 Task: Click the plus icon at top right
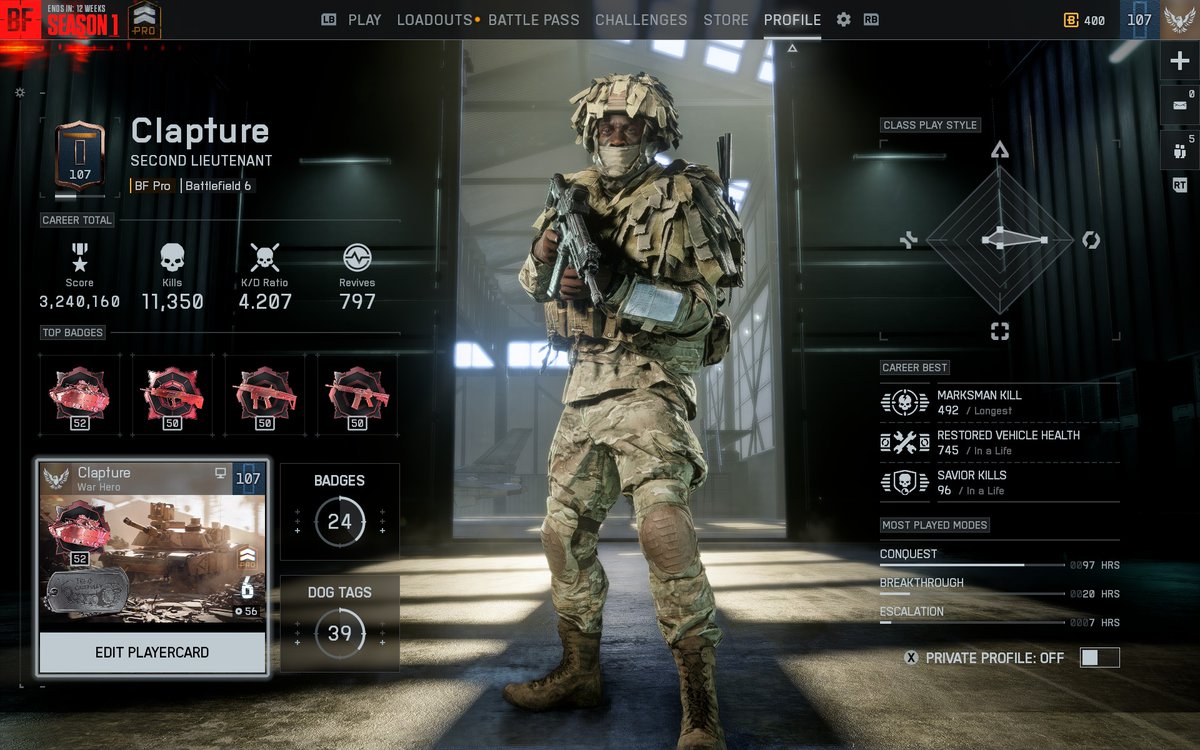[x=1179, y=61]
